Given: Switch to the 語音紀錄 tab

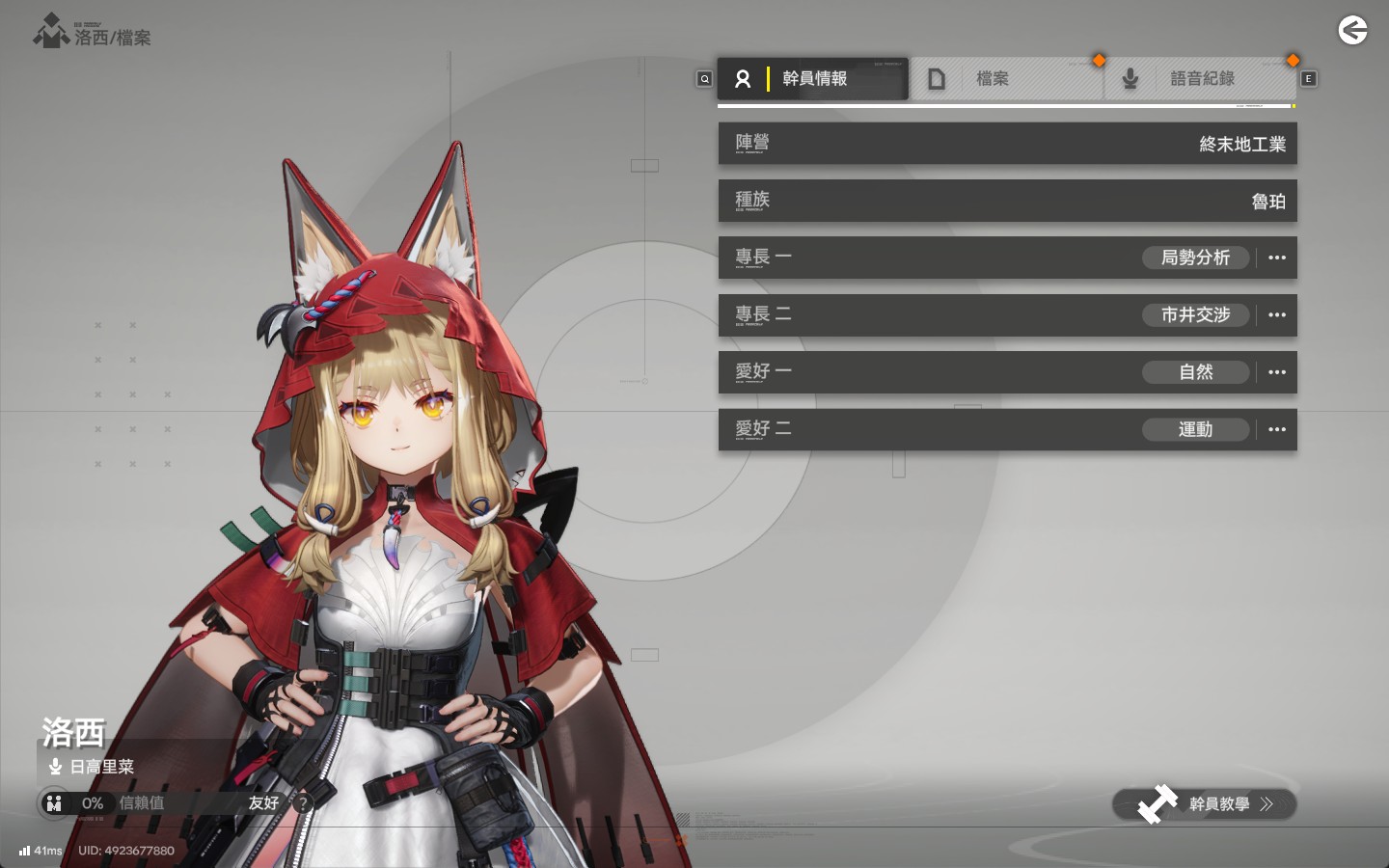Looking at the screenshot, I should click(1200, 79).
